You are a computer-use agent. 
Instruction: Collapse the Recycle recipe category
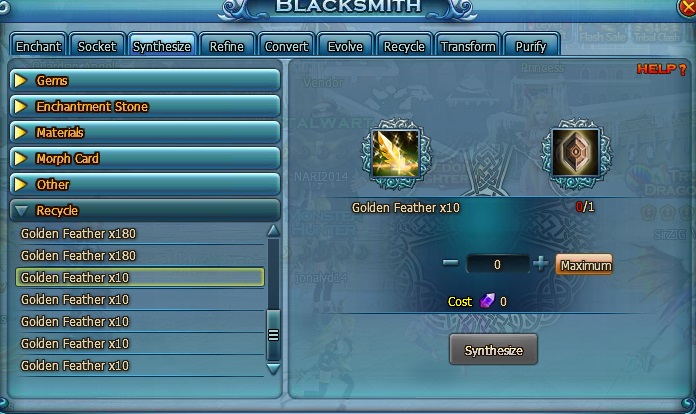tap(144, 211)
